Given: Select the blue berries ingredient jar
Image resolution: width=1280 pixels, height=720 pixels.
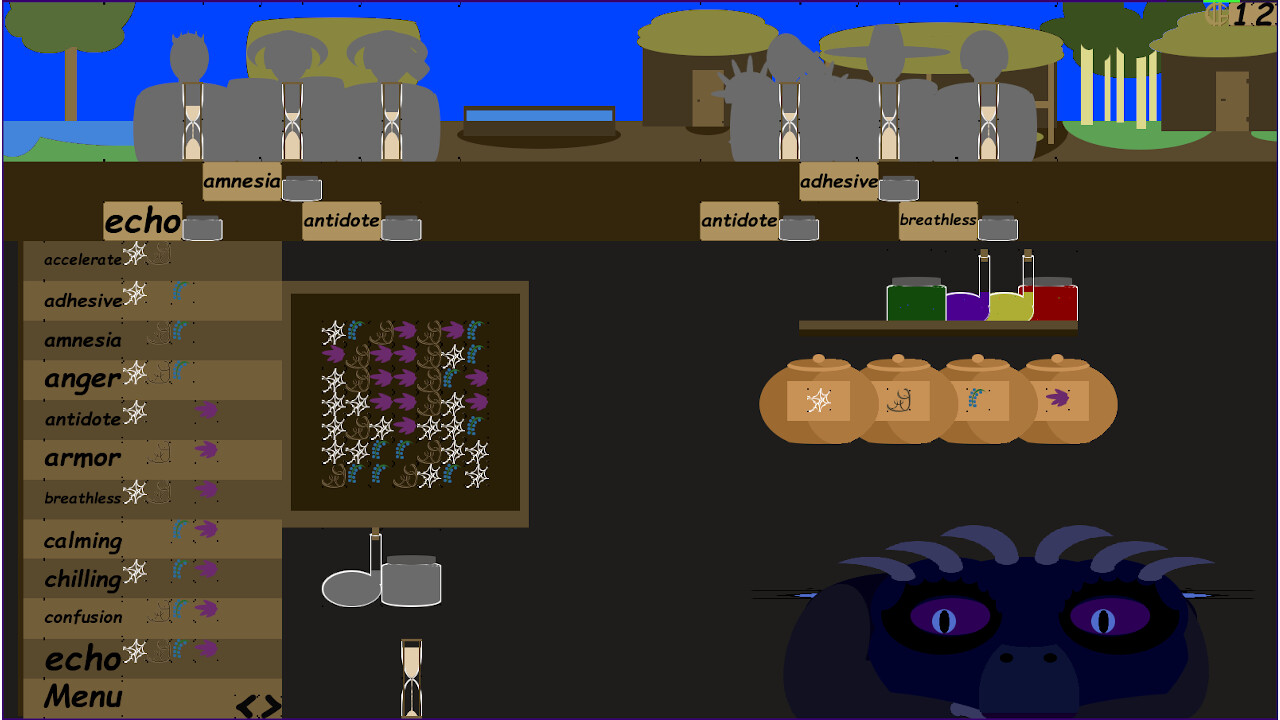Looking at the screenshot, I should coord(977,400).
